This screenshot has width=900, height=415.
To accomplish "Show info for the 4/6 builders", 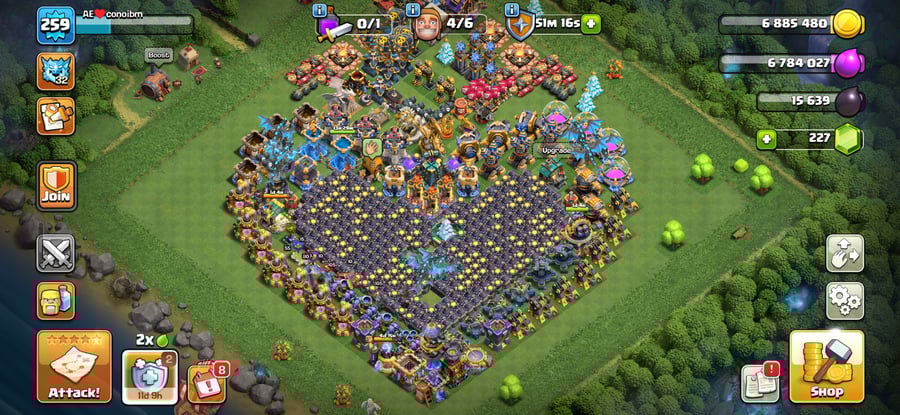I will click(x=416, y=11).
